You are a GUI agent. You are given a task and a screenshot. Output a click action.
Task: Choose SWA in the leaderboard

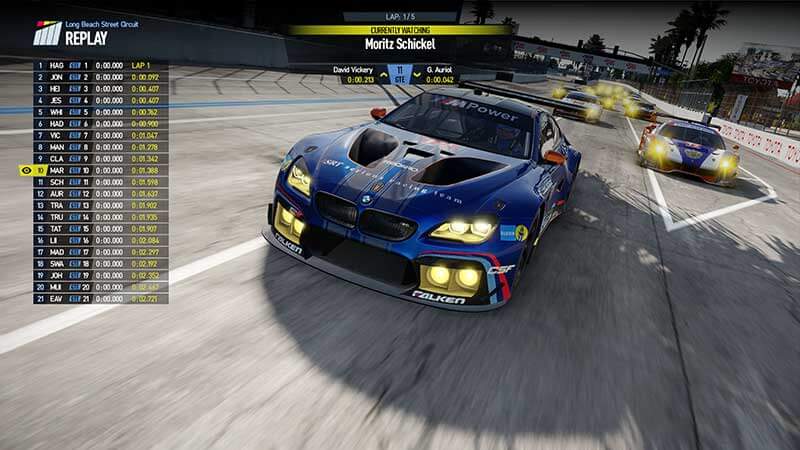(57, 263)
